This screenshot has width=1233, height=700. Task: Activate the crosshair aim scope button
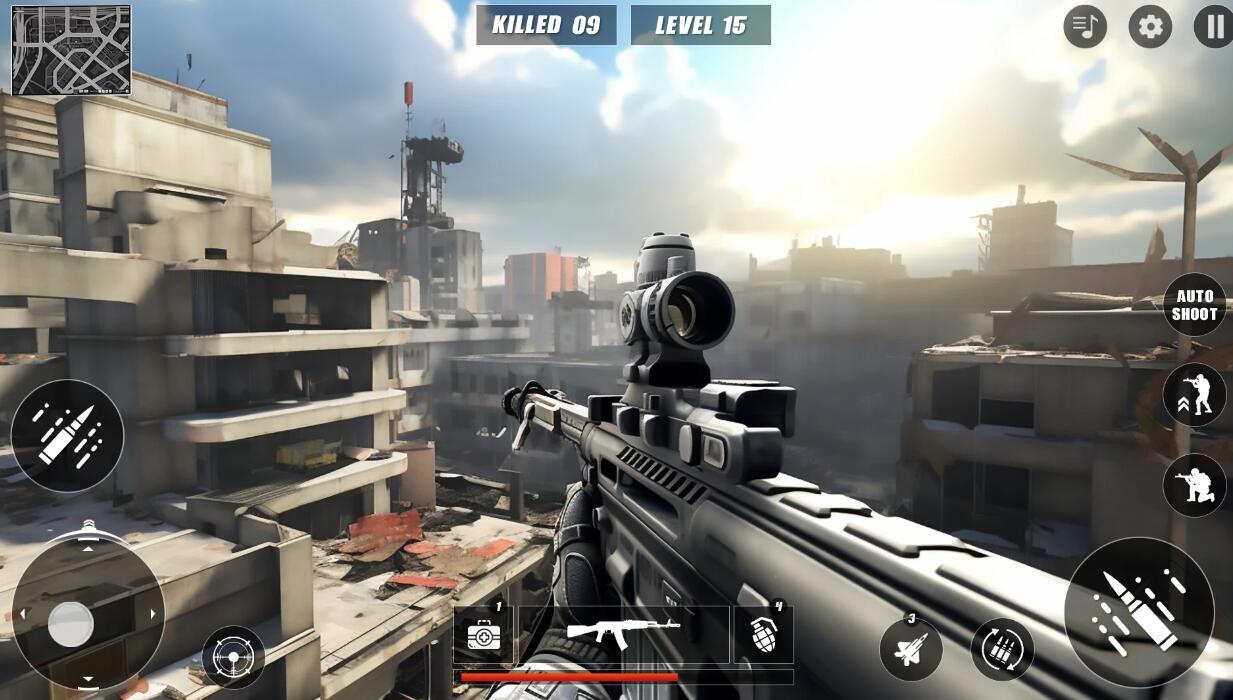pyautogui.click(x=234, y=657)
